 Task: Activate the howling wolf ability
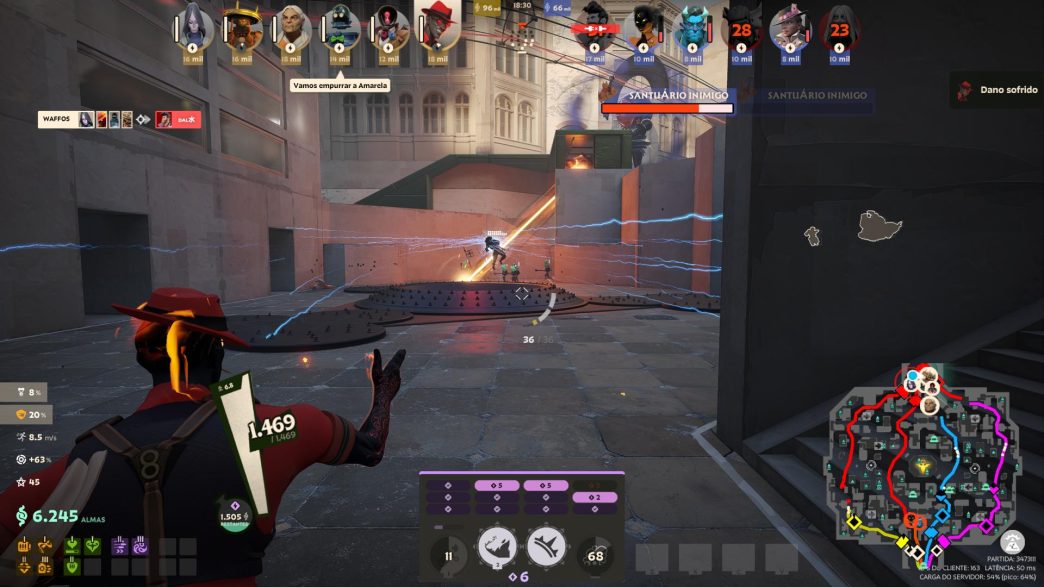pyautogui.click(x=497, y=547)
